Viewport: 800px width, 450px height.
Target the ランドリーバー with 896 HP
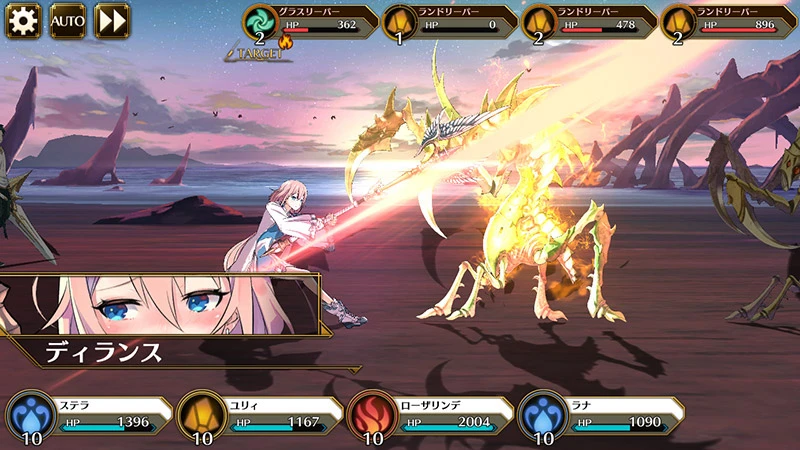(728, 22)
